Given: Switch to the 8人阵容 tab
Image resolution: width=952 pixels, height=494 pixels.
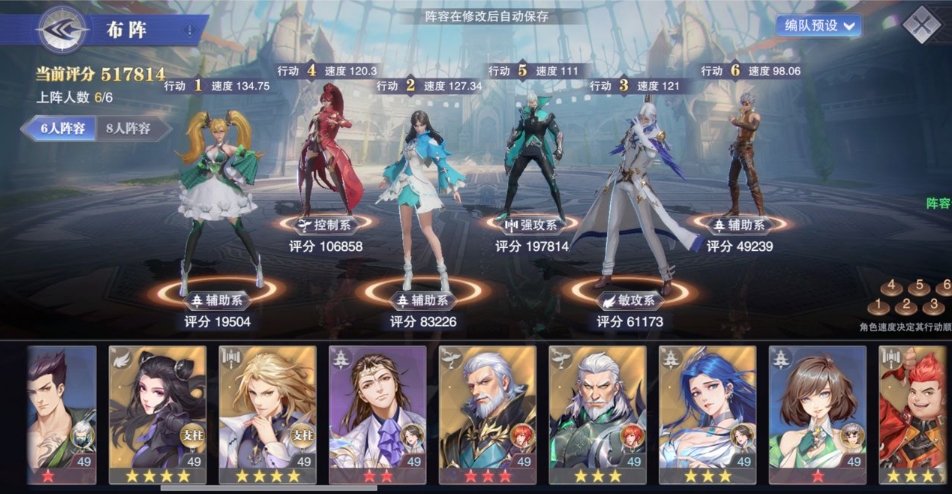Looking at the screenshot, I should [x=129, y=128].
